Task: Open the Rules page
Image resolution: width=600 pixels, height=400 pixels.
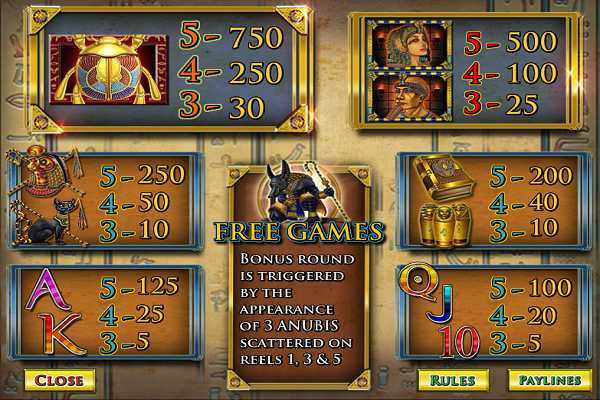Action: click(x=453, y=380)
